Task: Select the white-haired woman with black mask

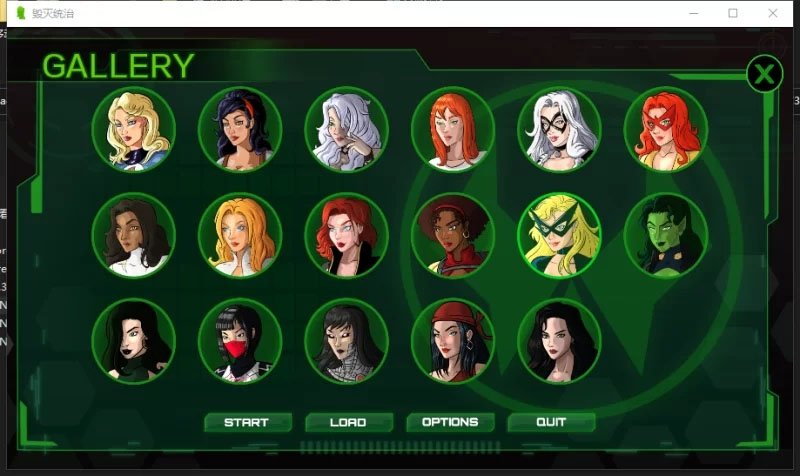Action: [559, 129]
